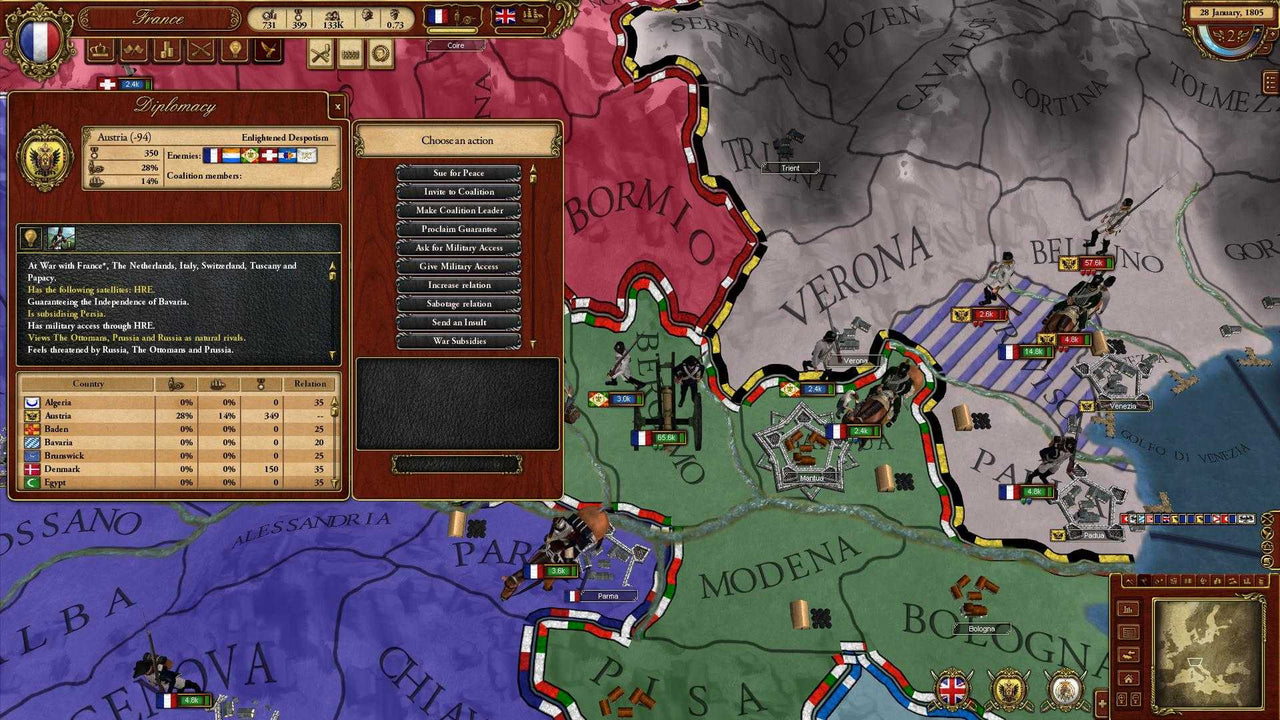Open the economy panel using the coins icon
Viewport: 1280px width, 720px height.
tap(166, 47)
